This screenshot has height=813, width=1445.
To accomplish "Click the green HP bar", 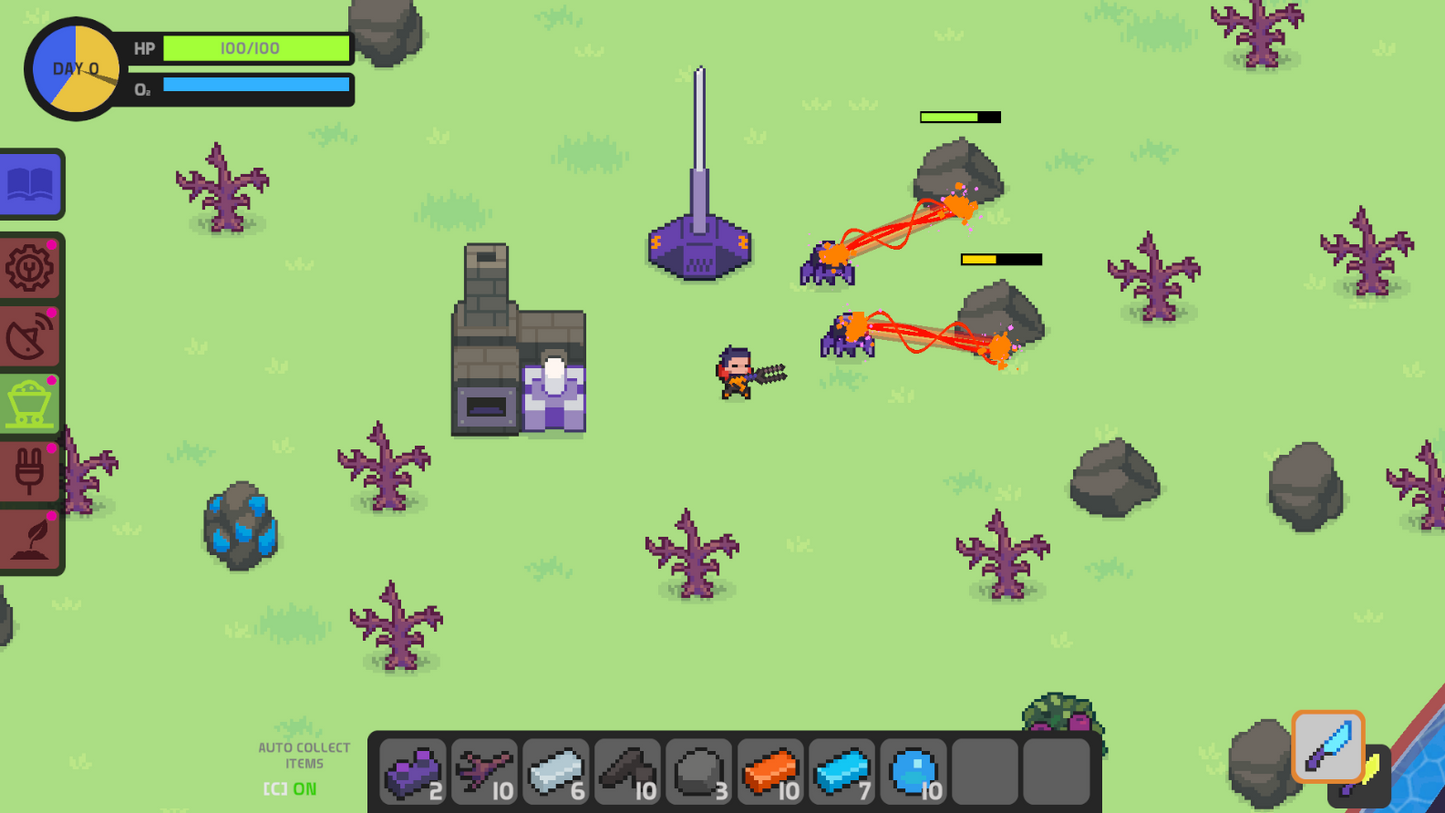I will pyautogui.click(x=255, y=48).
